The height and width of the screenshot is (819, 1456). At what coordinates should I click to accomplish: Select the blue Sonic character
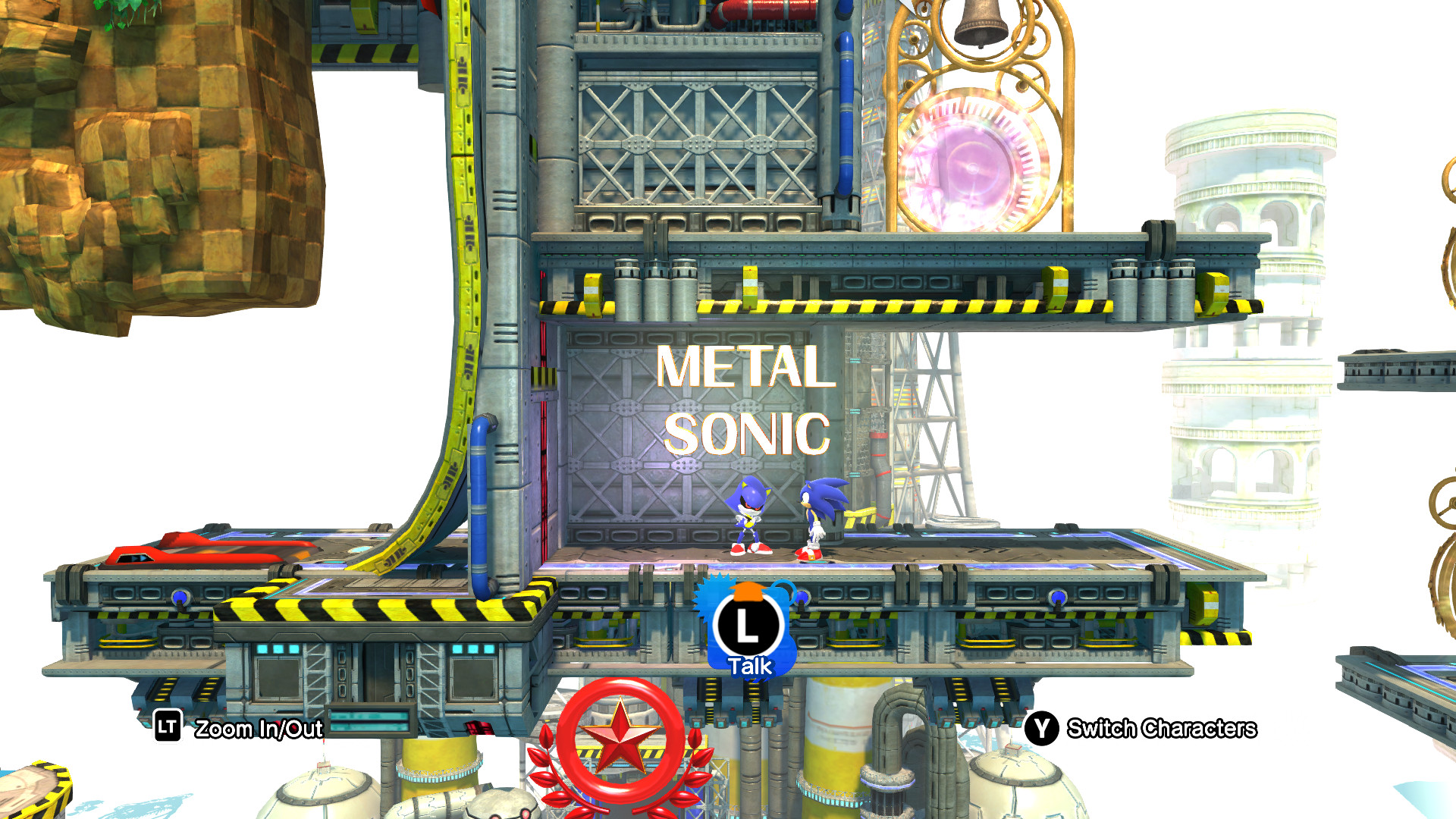(821, 516)
